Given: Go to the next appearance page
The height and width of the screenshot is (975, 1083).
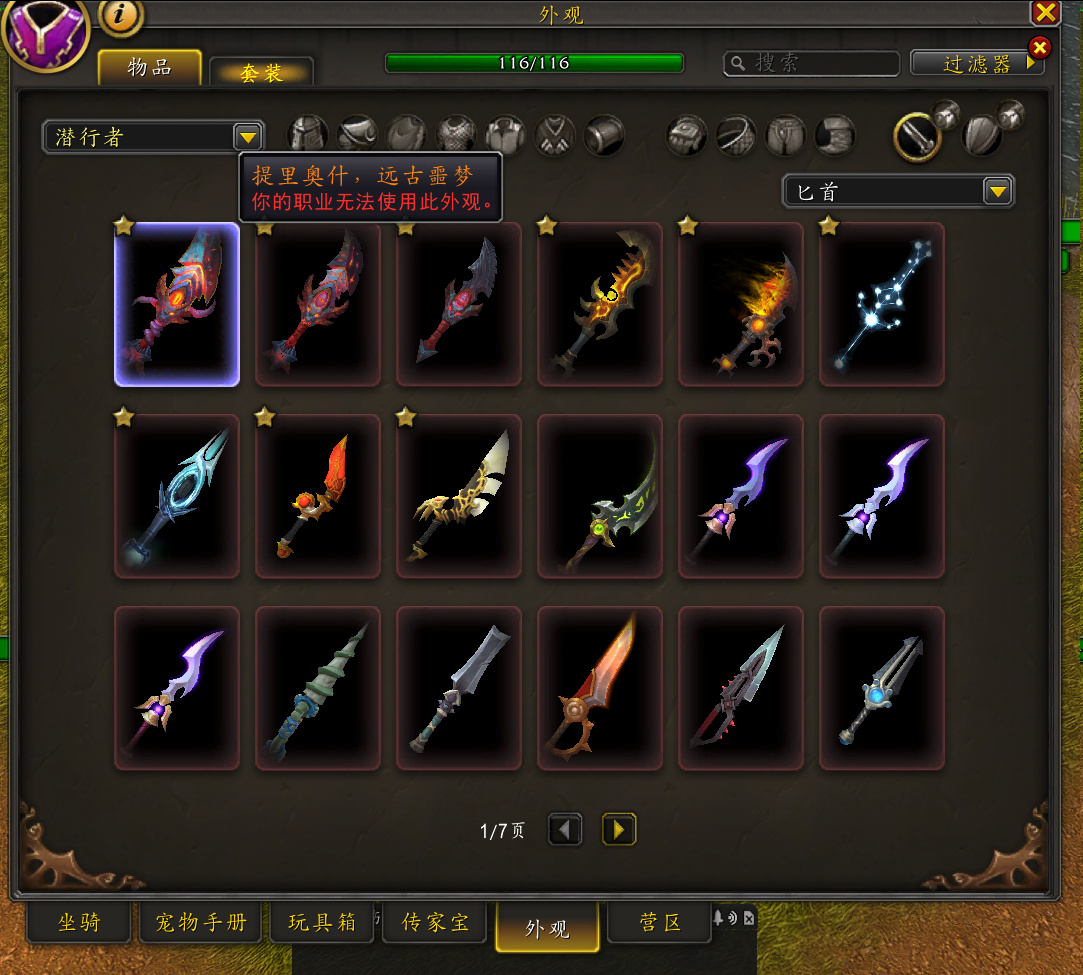Looking at the screenshot, I should 619,829.
